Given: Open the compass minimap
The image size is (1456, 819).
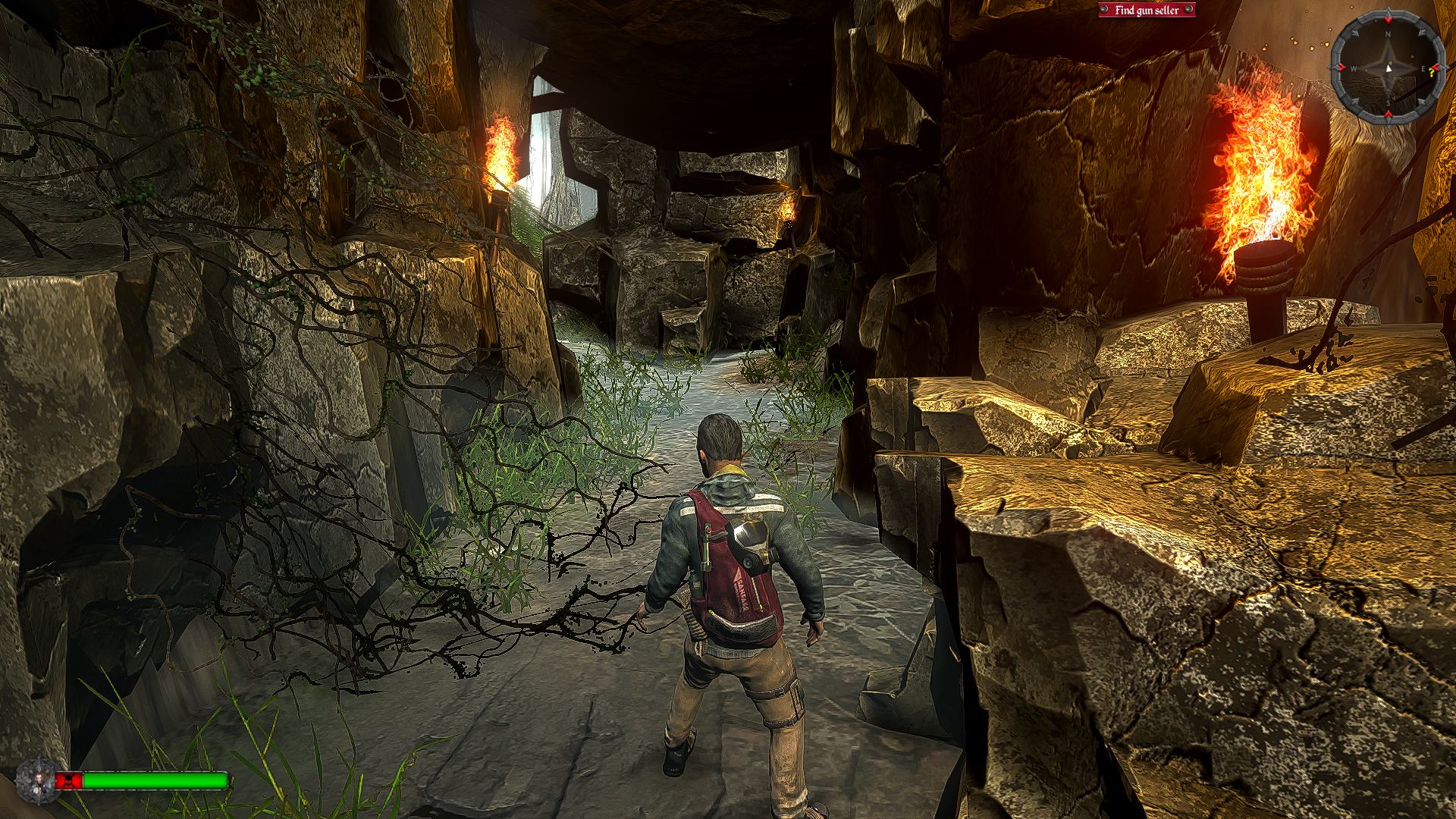Looking at the screenshot, I should coord(1387,68).
